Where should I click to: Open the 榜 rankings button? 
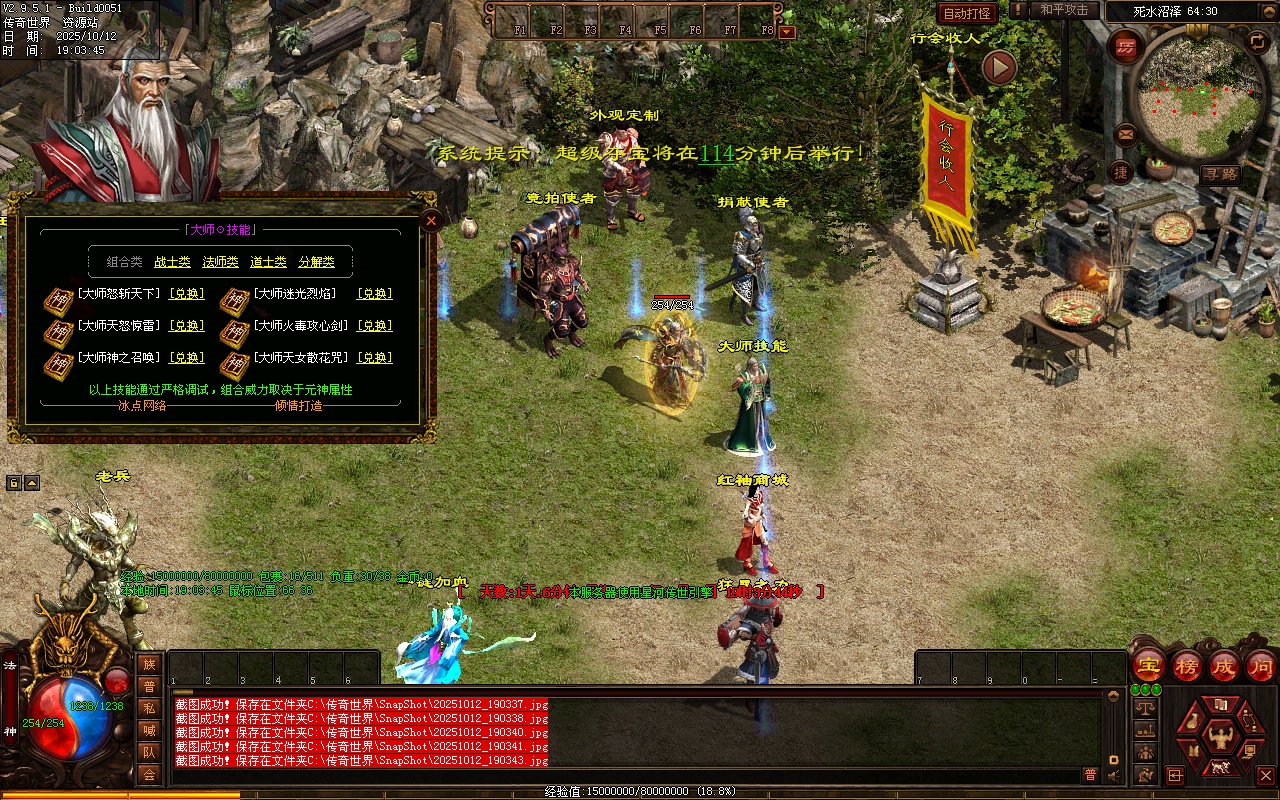(x=1187, y=666)
